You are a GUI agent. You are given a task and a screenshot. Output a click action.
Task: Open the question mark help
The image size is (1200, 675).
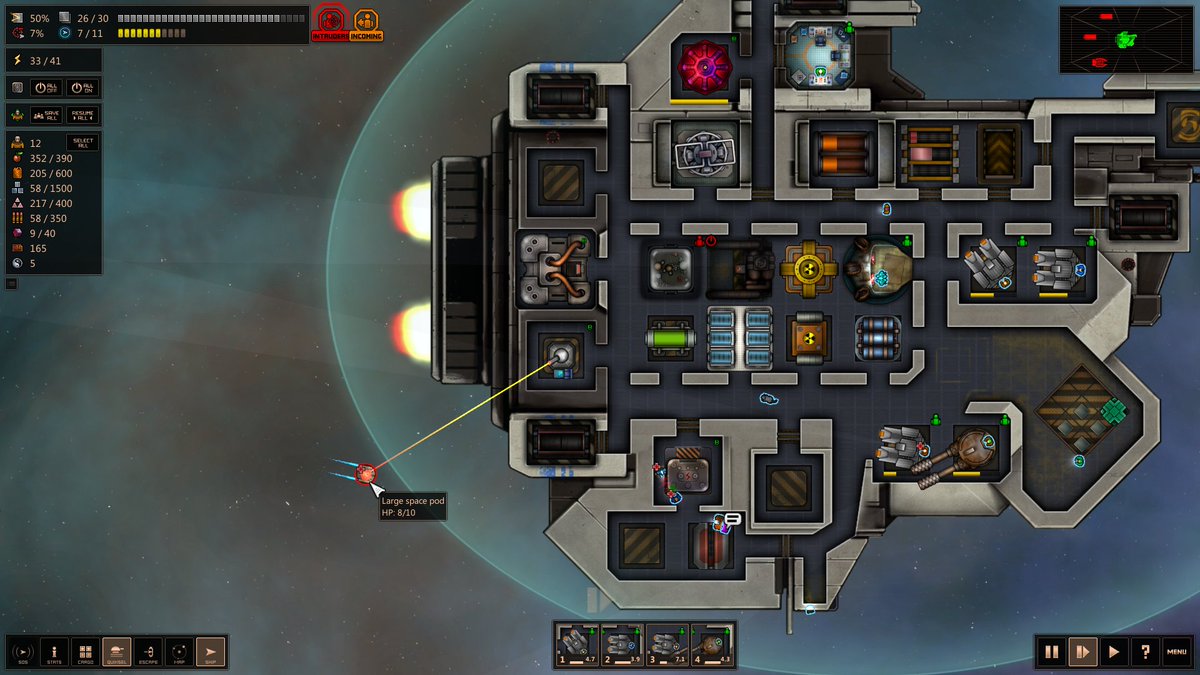[x=1144, y=652]
